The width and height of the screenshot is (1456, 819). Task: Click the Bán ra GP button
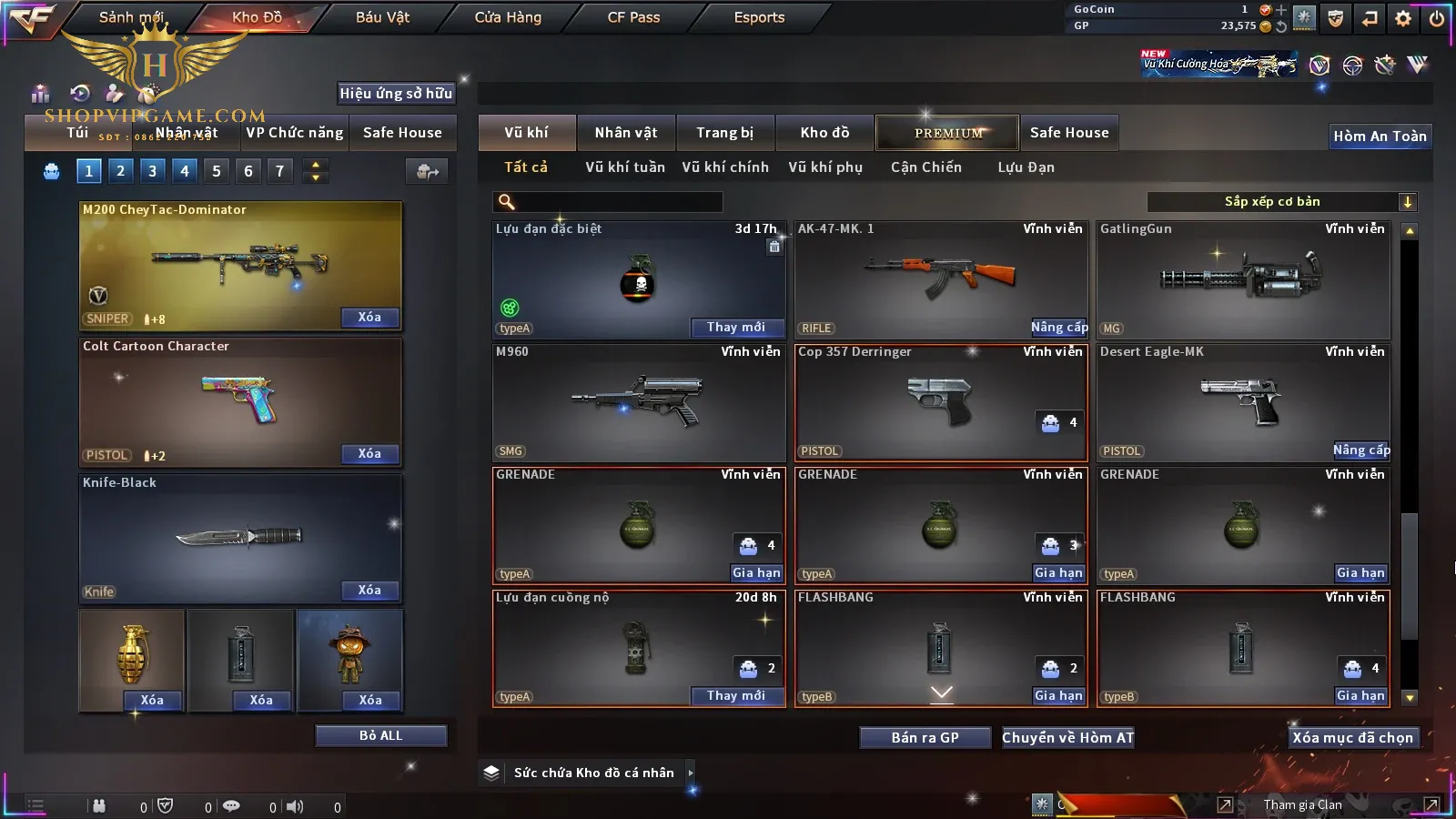pos(925,737)
